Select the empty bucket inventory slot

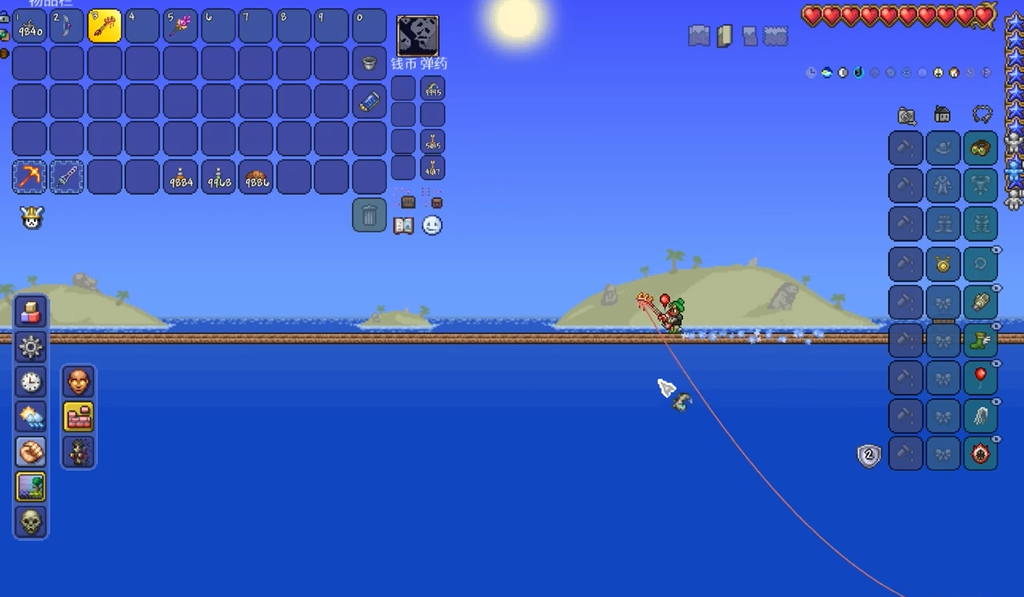370,63
